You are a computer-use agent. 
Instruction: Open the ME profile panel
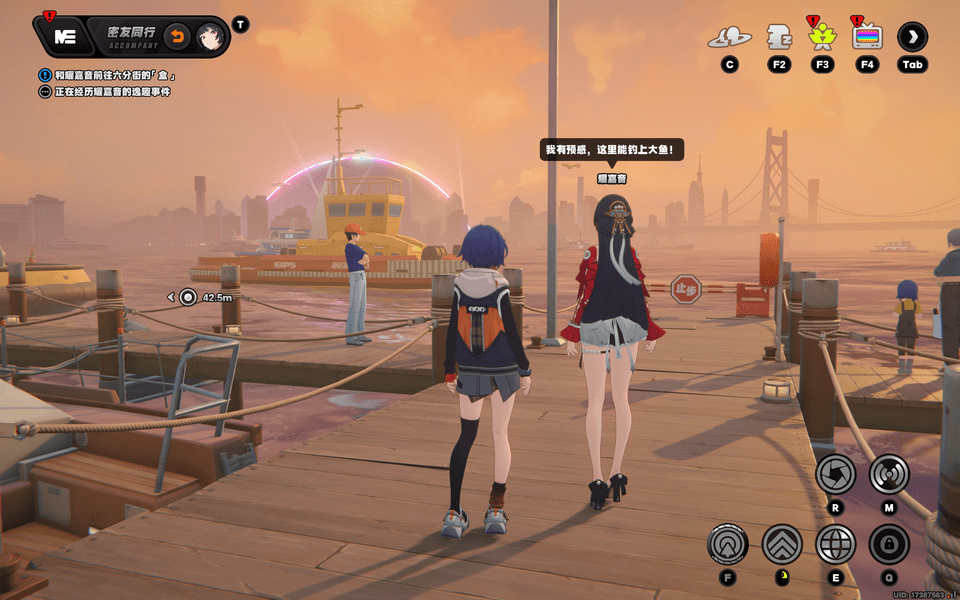pos(67,37)
